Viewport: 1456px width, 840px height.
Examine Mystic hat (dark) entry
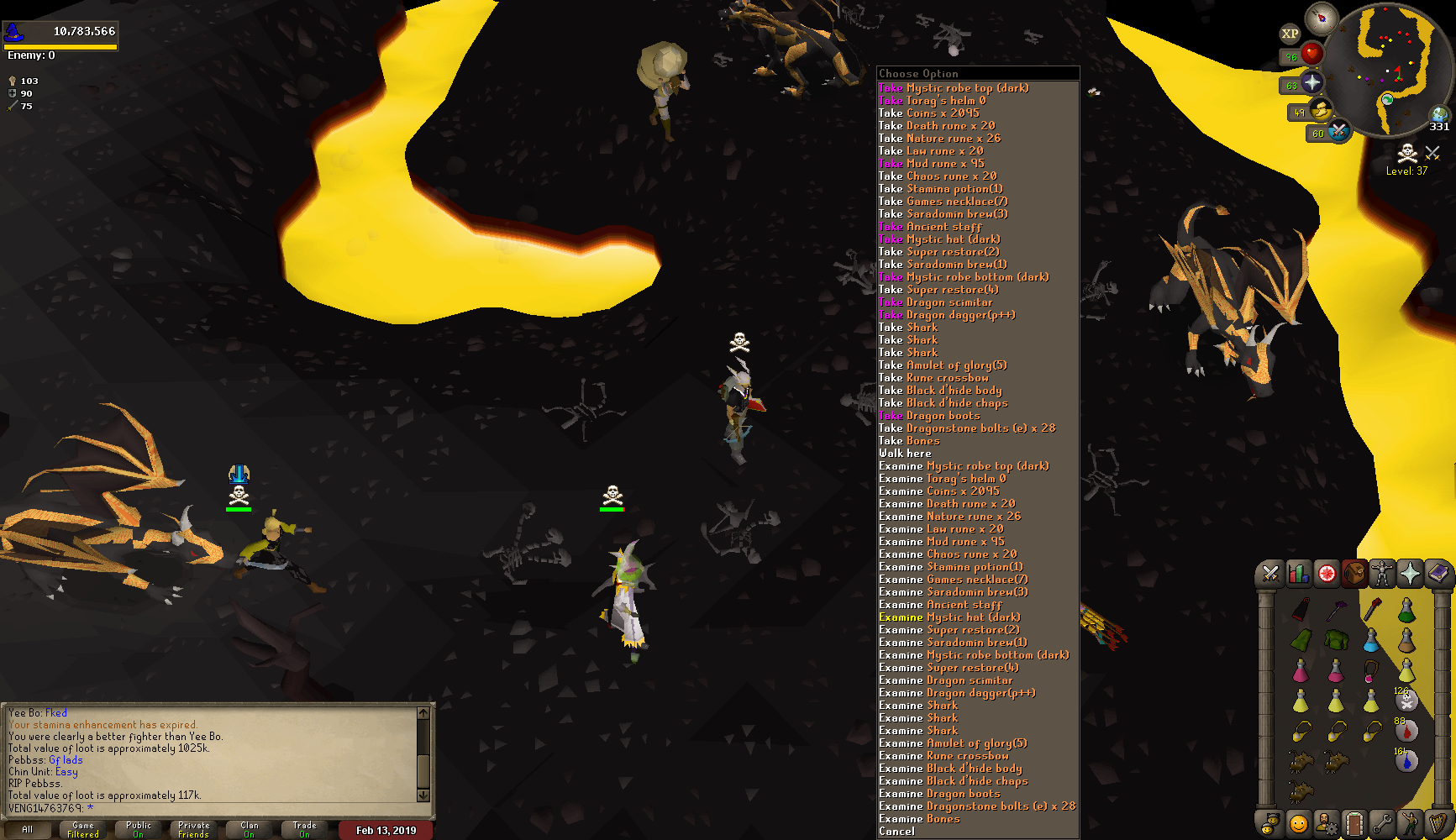949,617
